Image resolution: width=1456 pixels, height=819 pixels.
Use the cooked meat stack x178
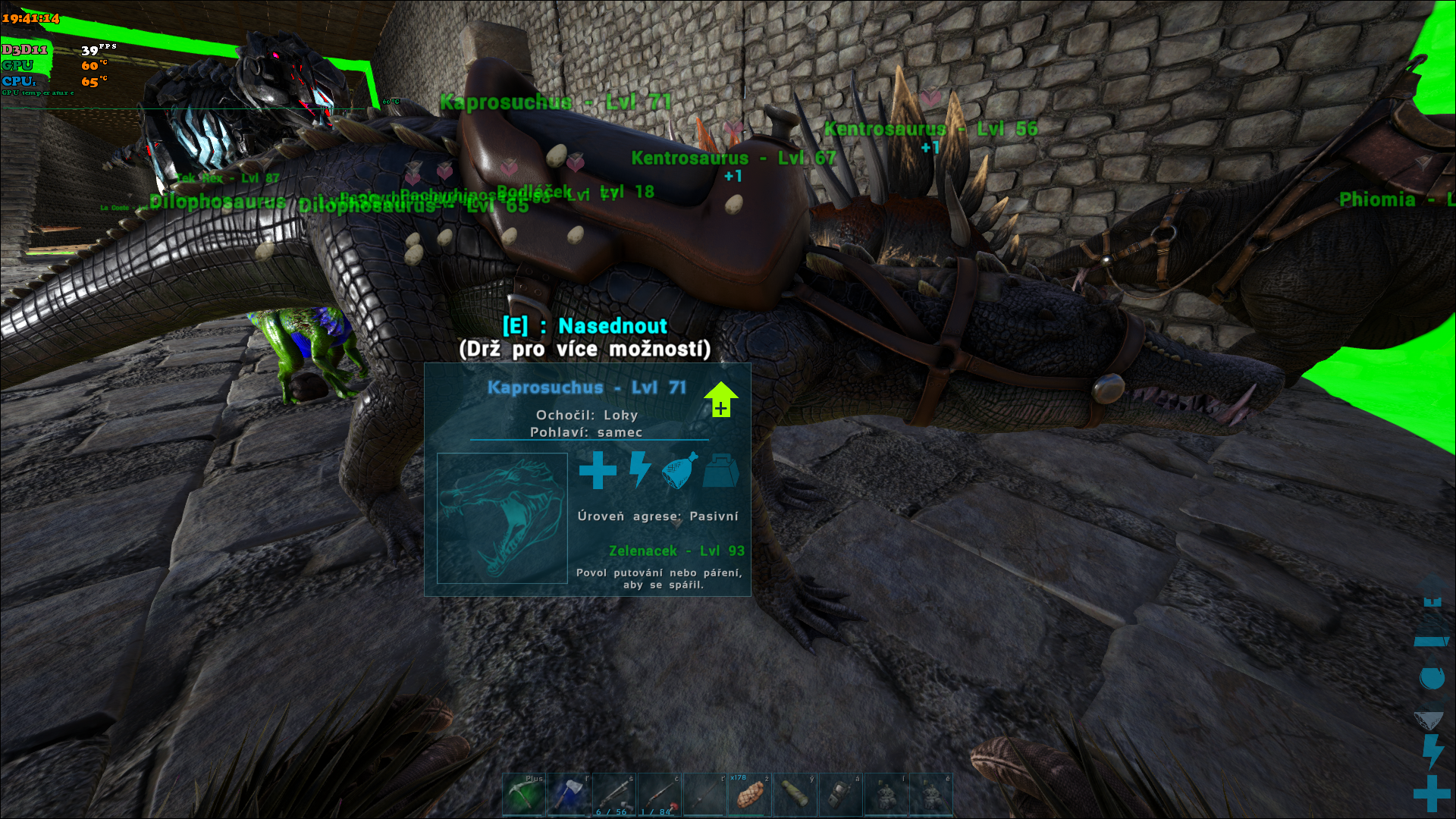coord(749,795)
